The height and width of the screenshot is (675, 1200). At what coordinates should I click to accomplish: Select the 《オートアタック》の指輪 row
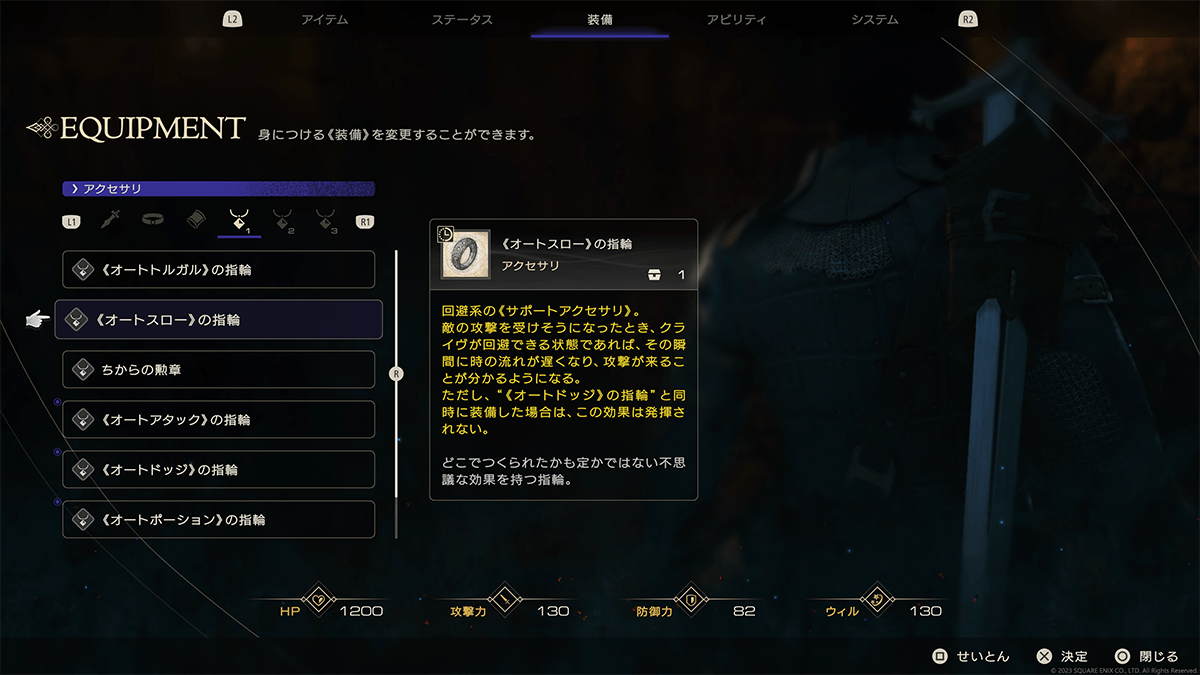click(x=218, y=420)
